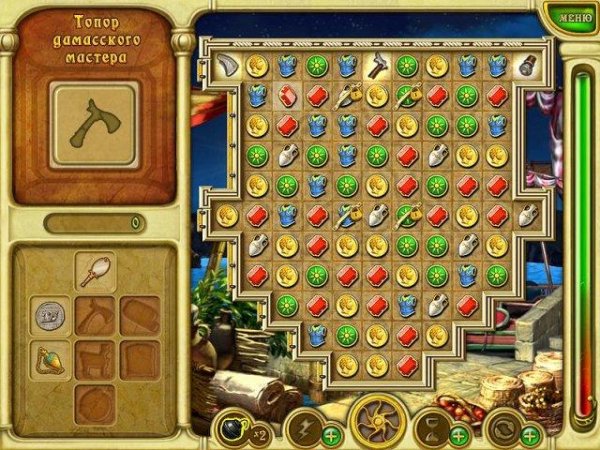Select the horn-shaped piece on the board

pos(226,66)
